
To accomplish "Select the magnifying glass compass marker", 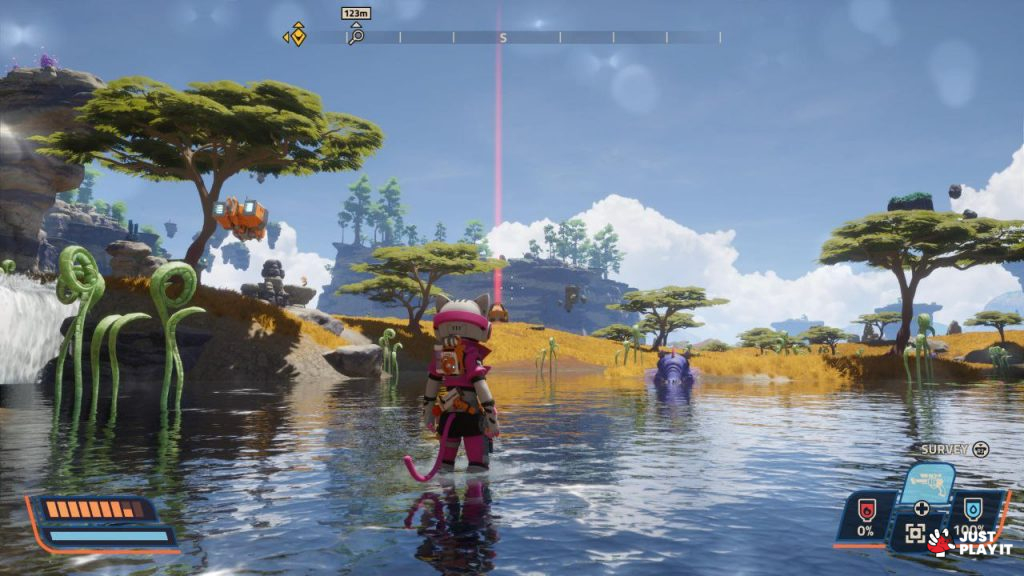I will 355,36.
